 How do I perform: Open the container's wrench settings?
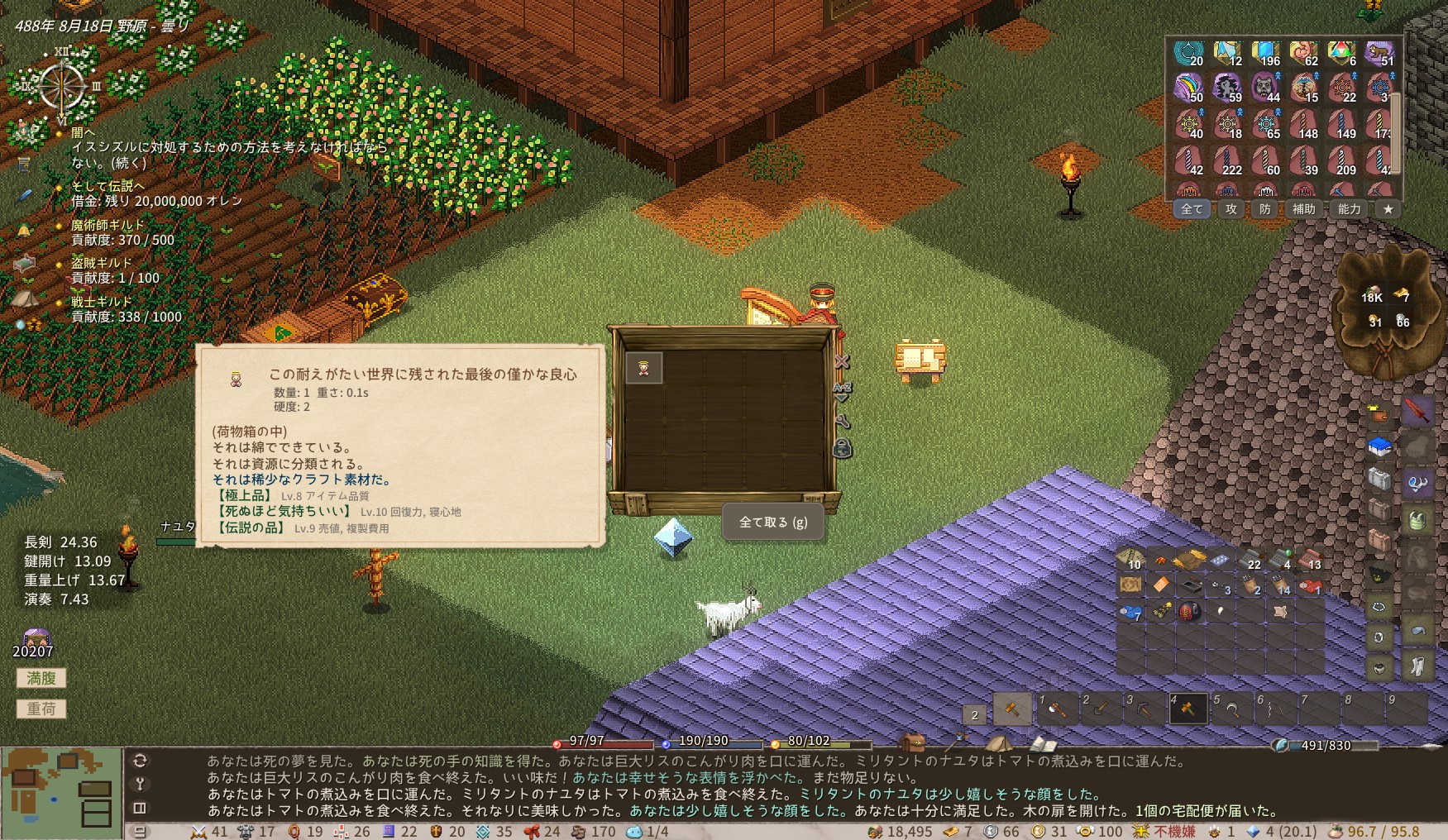point(842,421)
